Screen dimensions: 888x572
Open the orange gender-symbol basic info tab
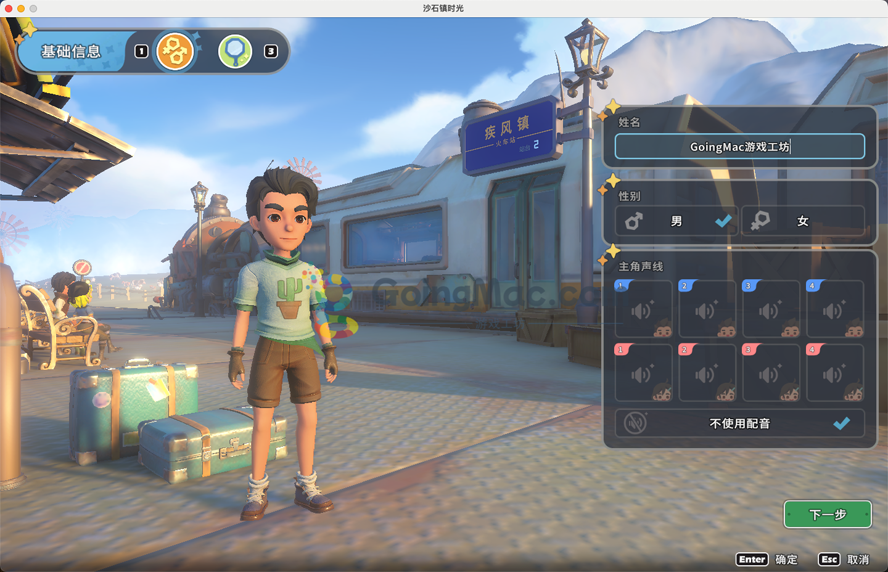(175, 51)
